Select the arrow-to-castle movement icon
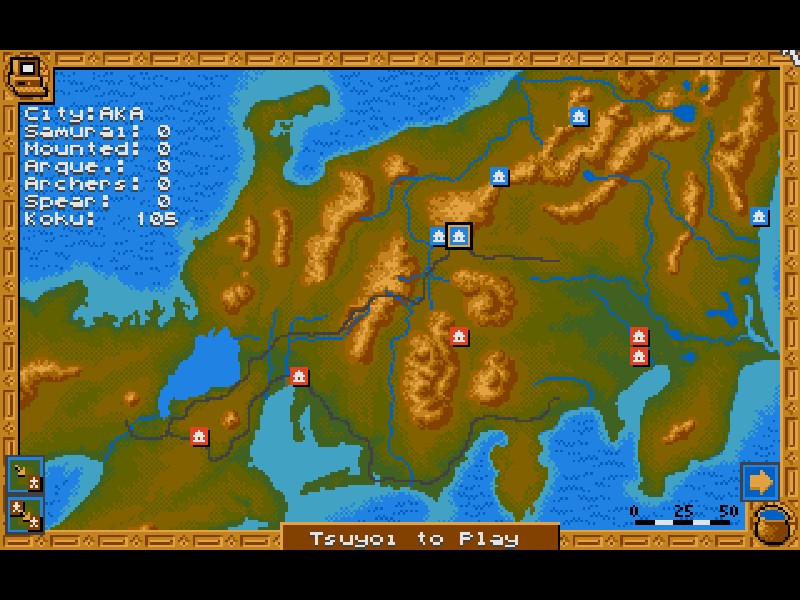800x600 pixels. pyautogui.click(x=25, y=474)
